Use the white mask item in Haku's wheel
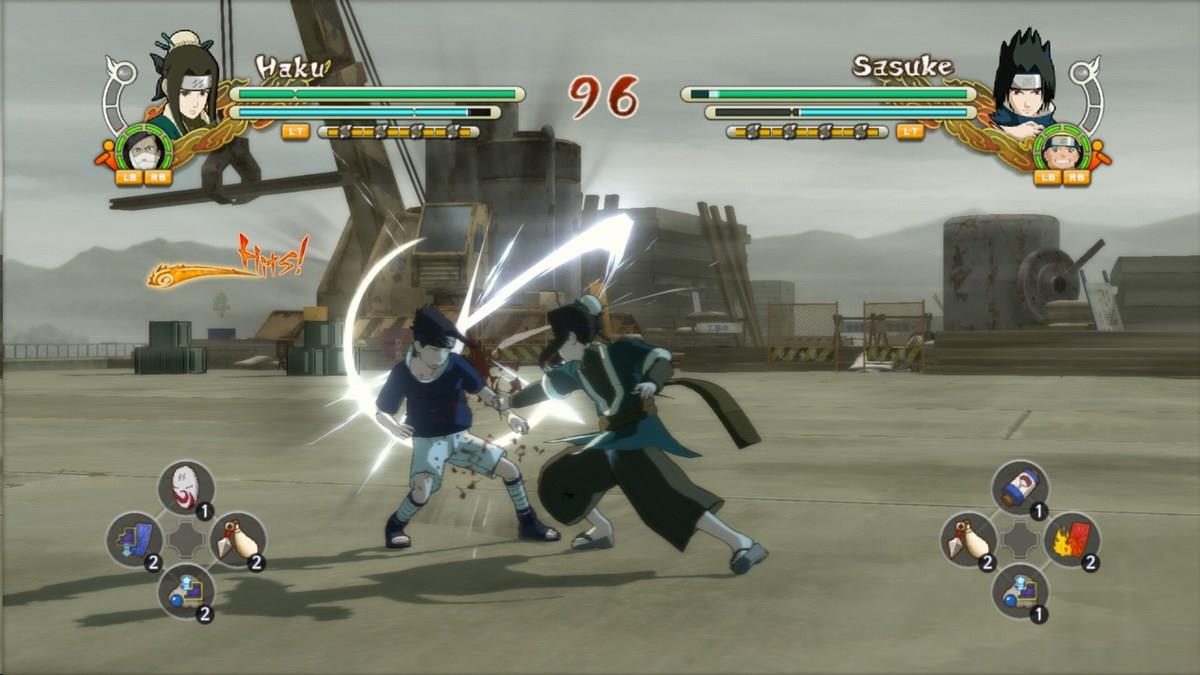1200x675 pixels. (x=186, y=487)
